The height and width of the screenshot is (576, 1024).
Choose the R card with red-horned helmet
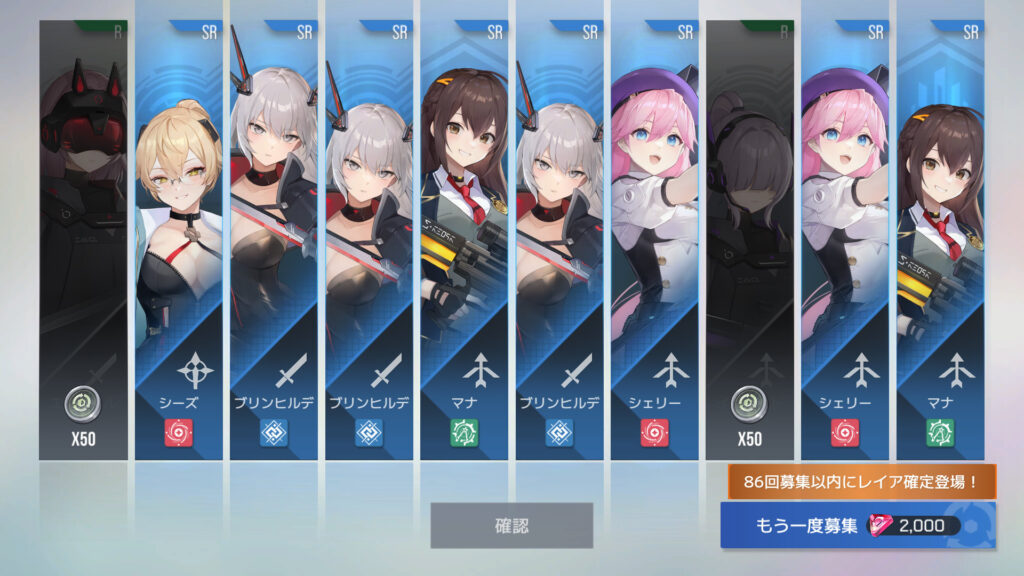point(83,240)
